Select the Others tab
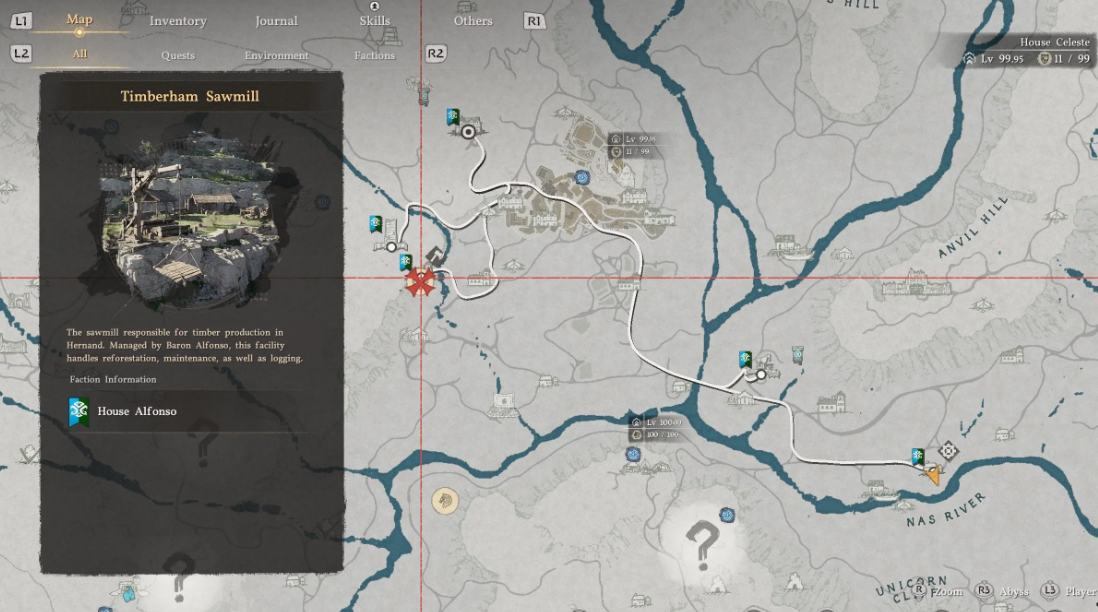The height and width of the screenshot is (612, 1098). (x=473, y=21)
